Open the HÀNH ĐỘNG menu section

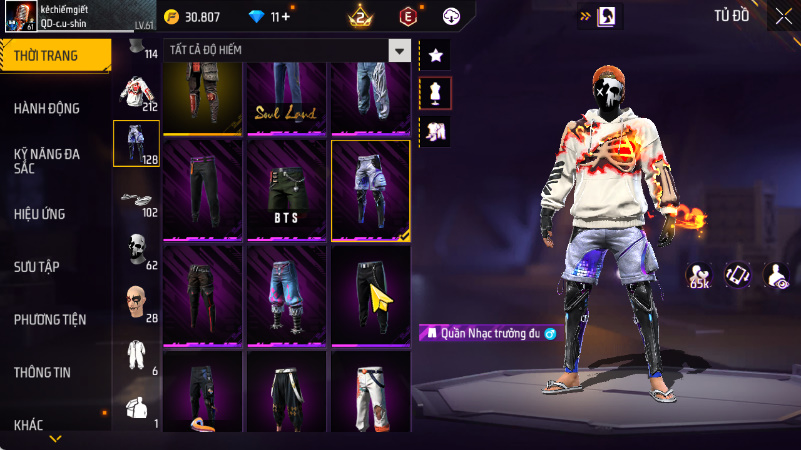47,108
